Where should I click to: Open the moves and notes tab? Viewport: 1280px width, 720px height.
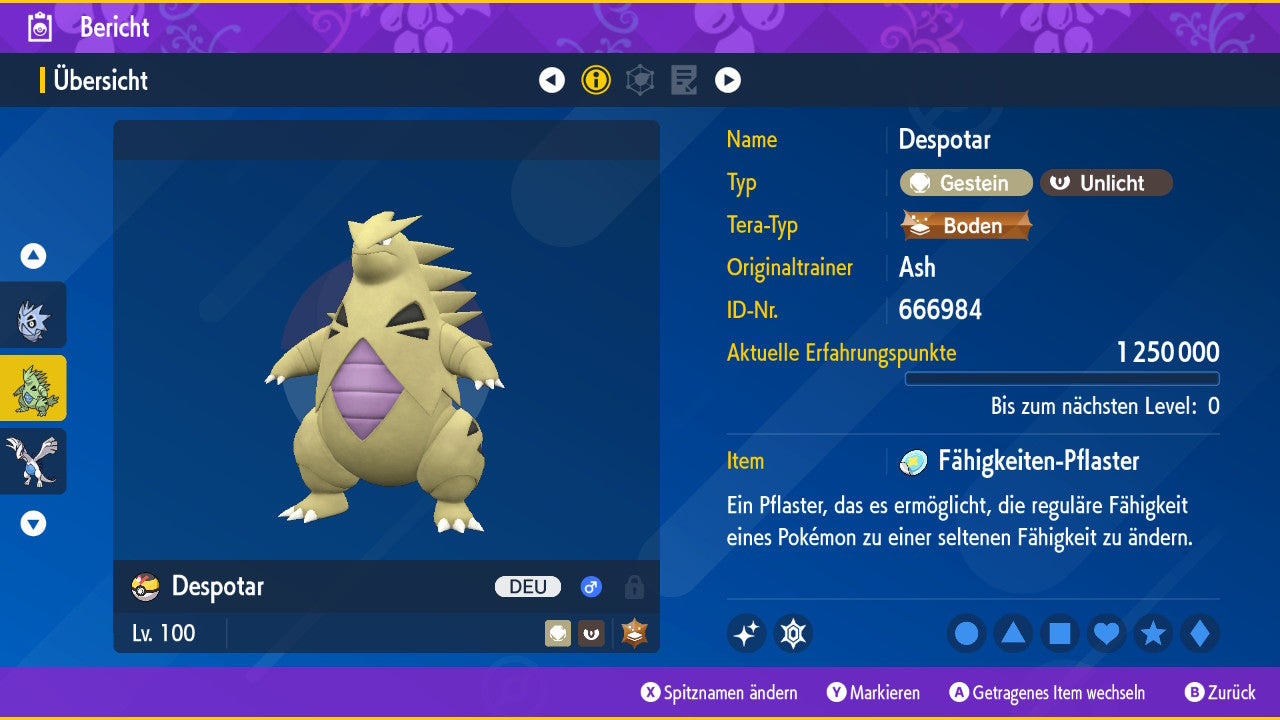click(684, 80)
